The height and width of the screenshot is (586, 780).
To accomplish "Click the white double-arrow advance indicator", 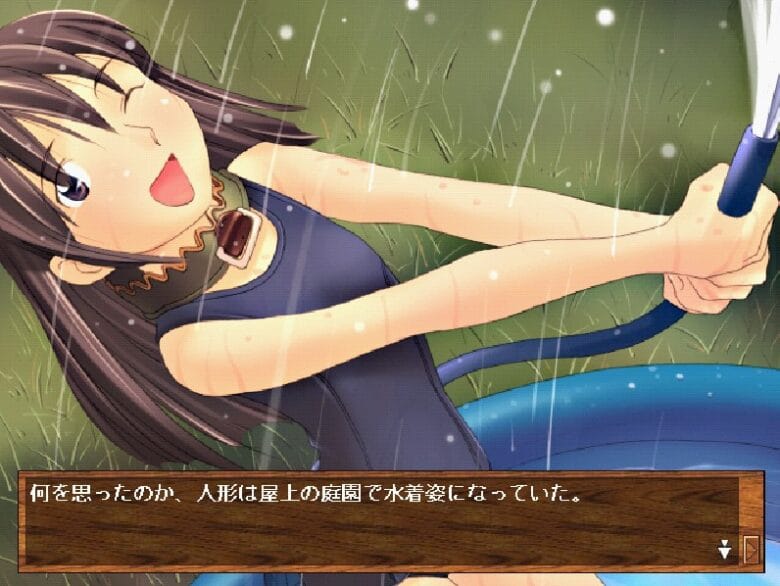I will coord(724,548).
